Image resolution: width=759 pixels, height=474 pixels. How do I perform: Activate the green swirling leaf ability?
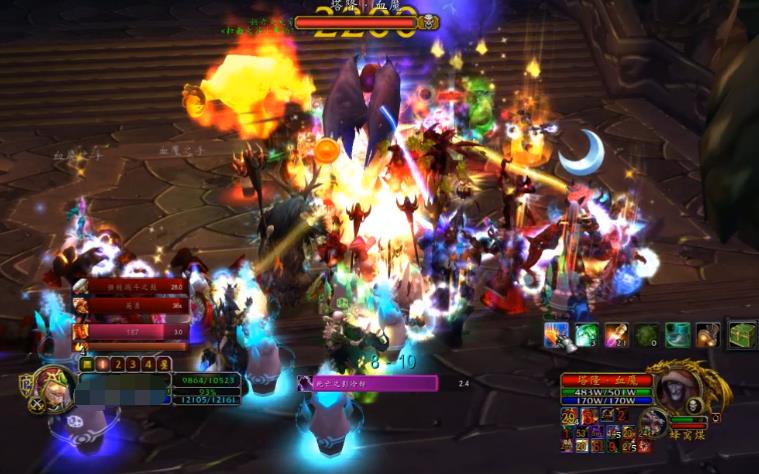[586, 335]
